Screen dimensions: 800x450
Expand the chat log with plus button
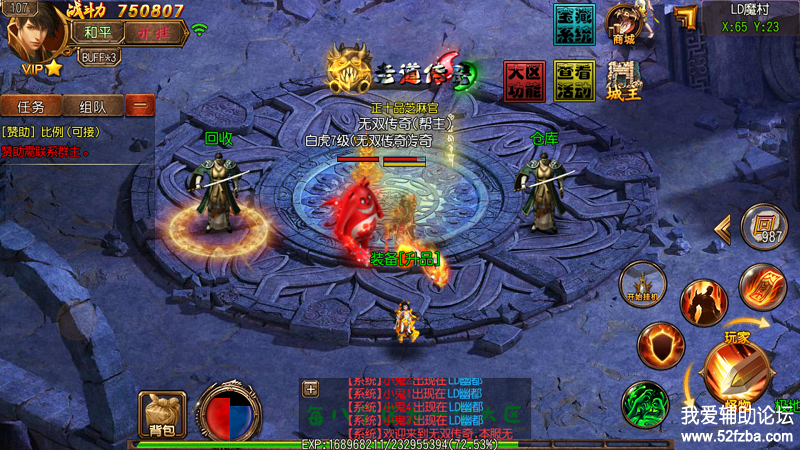point(311,389)
